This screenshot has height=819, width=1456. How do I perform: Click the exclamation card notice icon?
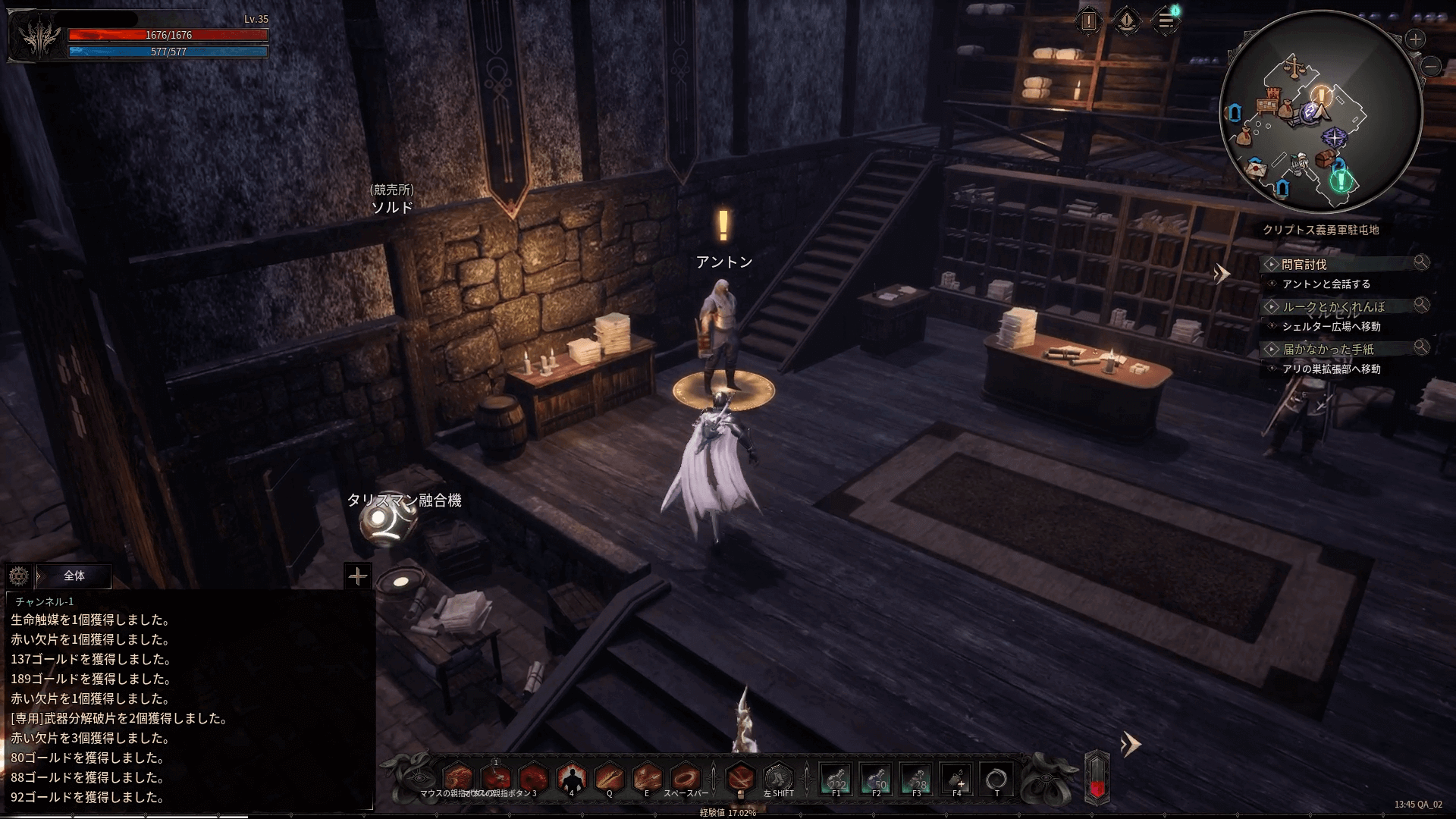click(x=1089, y=21)
